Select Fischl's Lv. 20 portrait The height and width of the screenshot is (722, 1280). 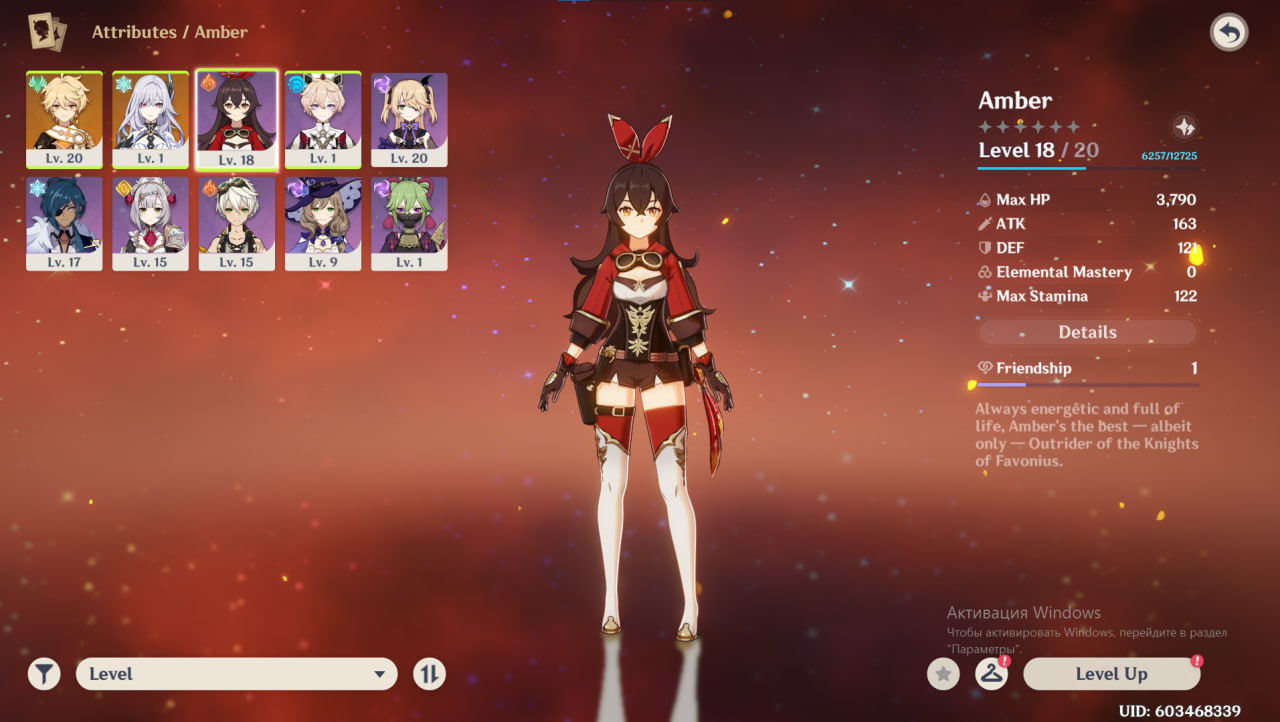point(409,119)
